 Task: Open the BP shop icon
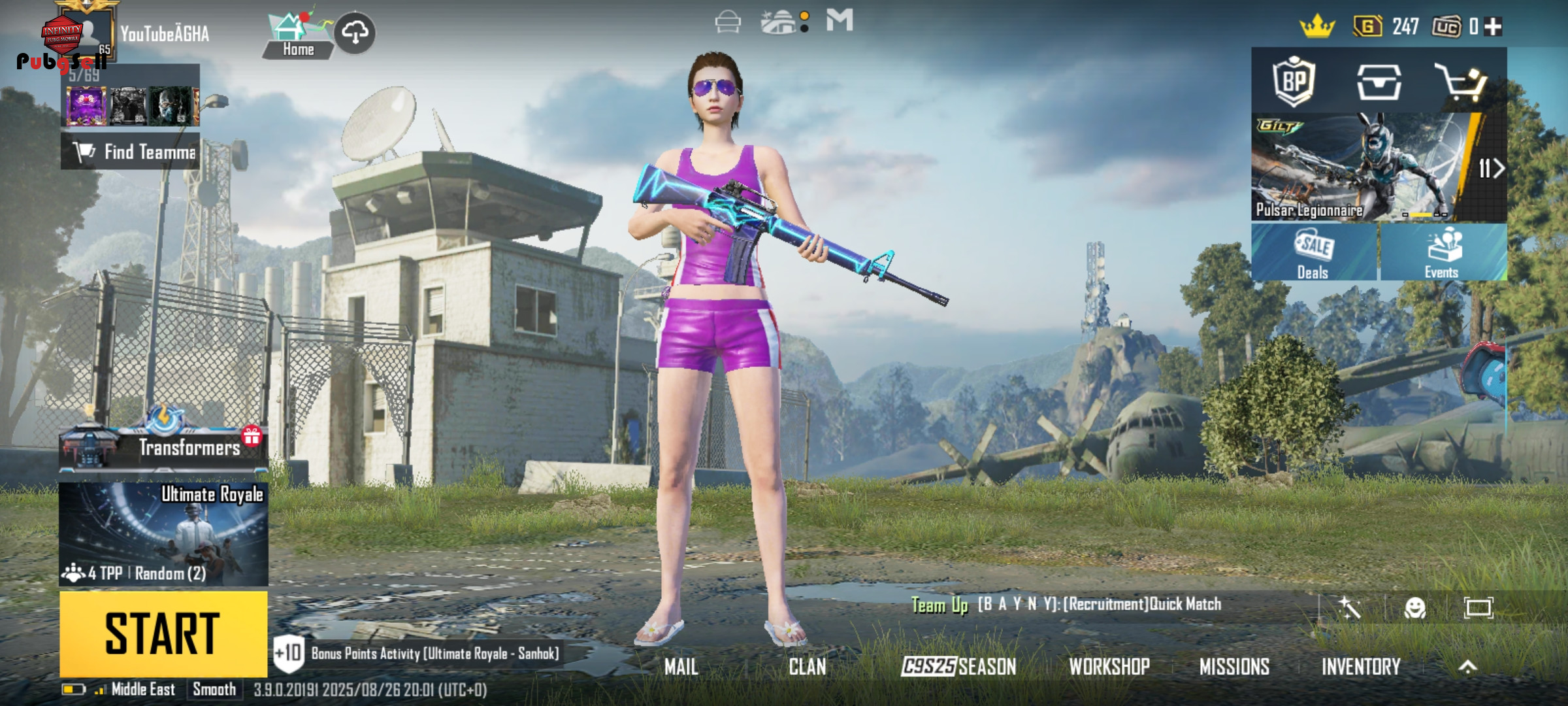(x=1294, y=82)
